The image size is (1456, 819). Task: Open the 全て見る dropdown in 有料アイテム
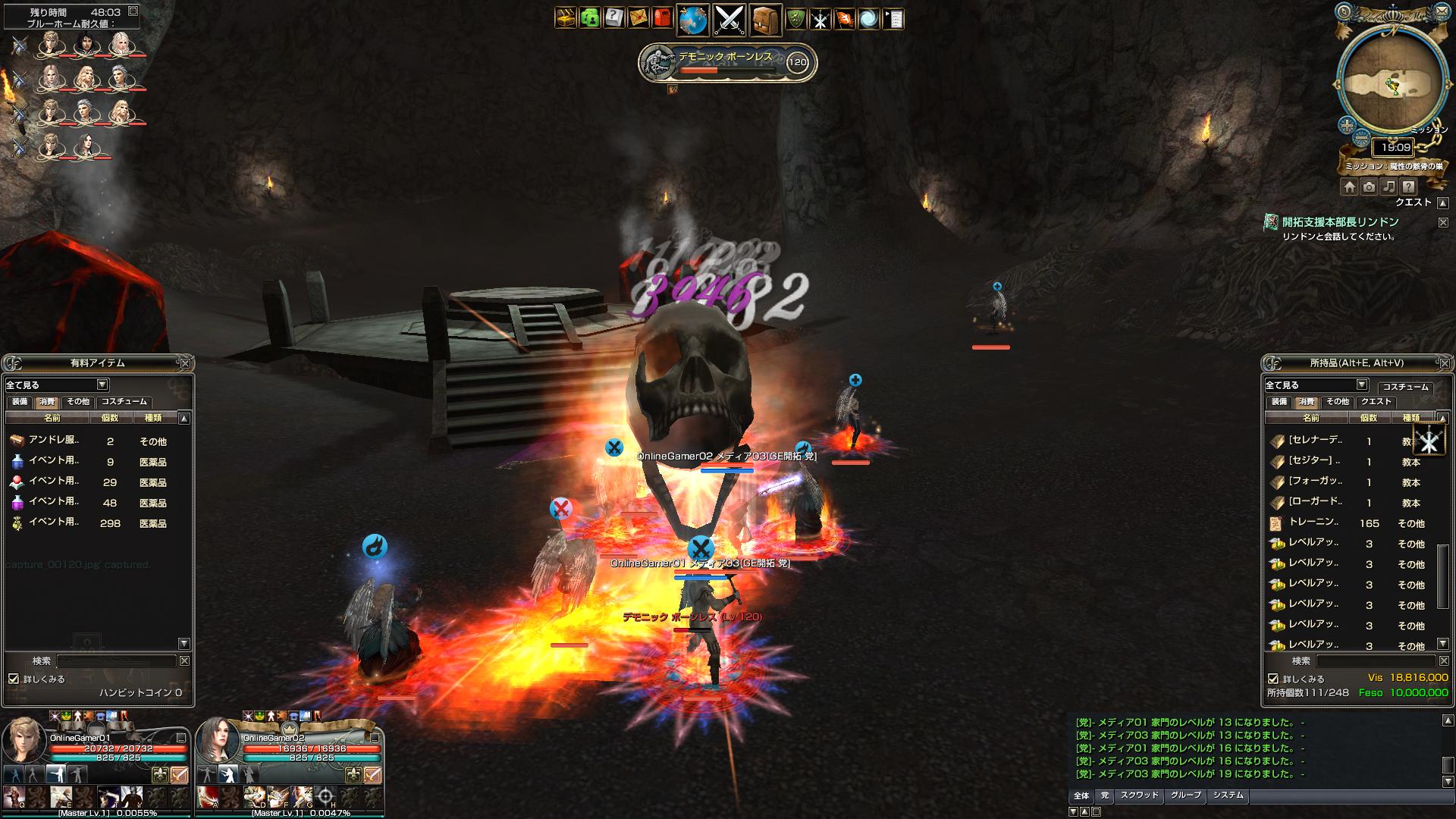point(102,384)
